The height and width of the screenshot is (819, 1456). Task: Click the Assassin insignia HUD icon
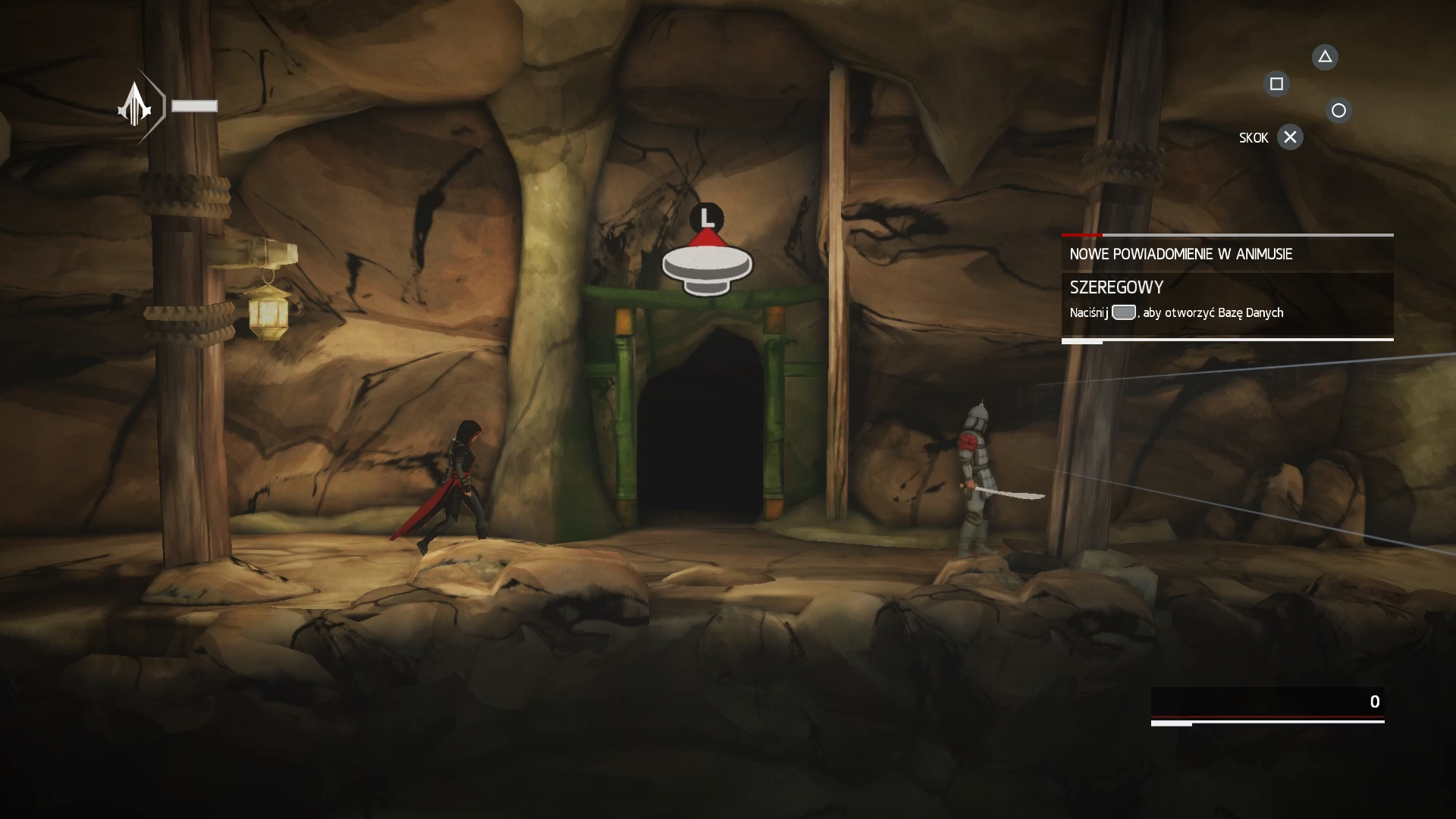click(136, 105)
